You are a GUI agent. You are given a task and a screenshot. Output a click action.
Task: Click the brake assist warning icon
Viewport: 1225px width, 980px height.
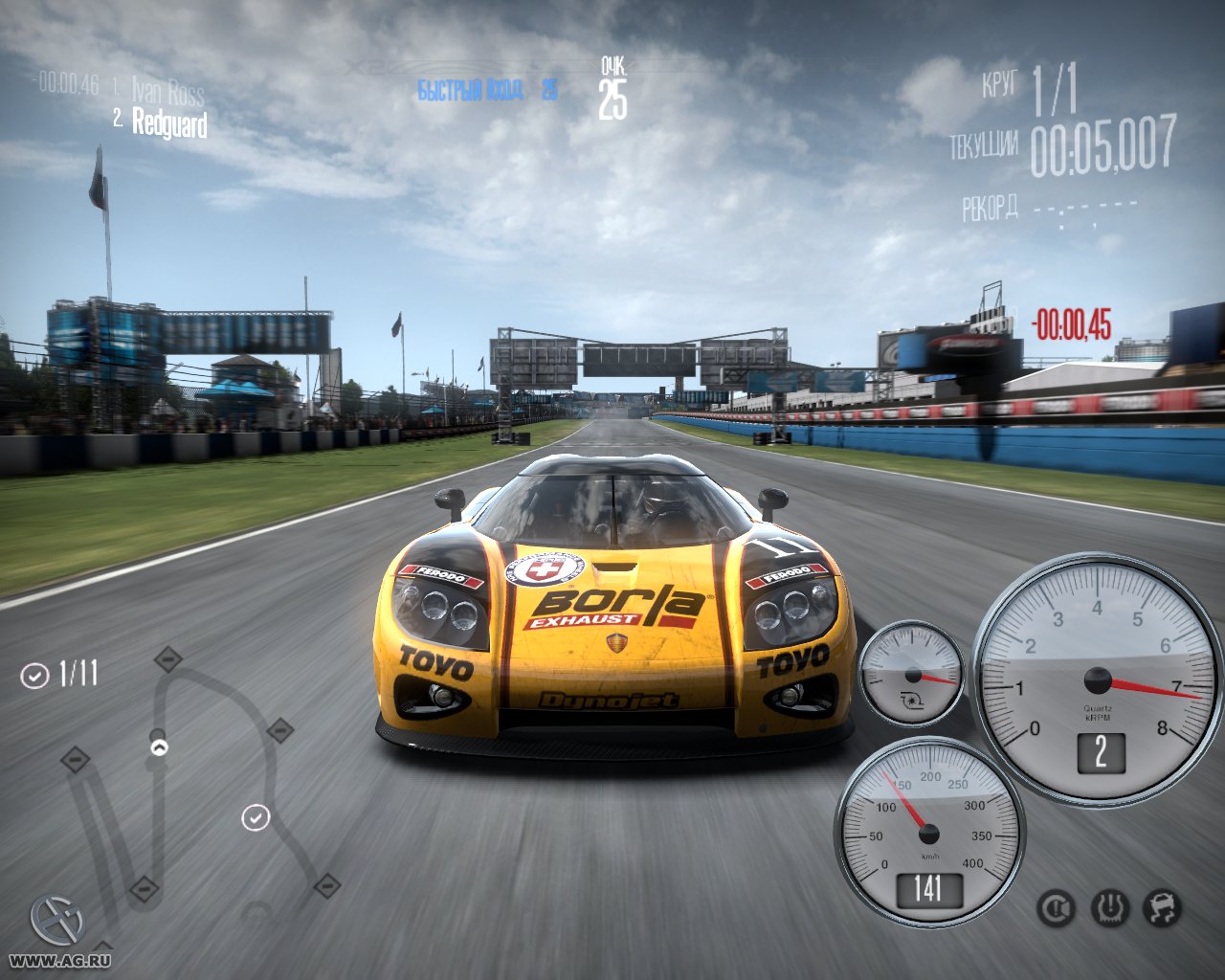click(1057, 908)
